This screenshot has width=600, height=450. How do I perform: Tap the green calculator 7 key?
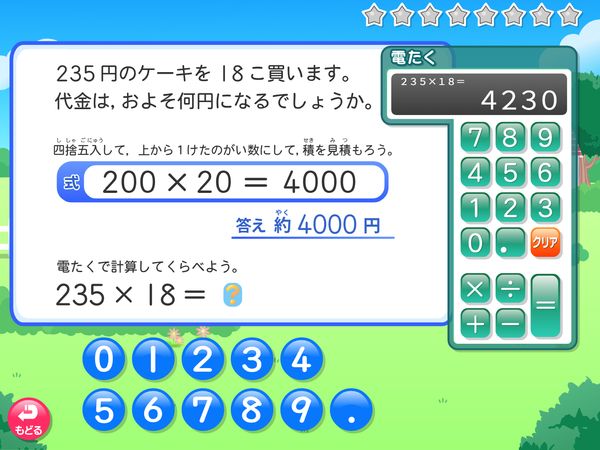(476, 136)
